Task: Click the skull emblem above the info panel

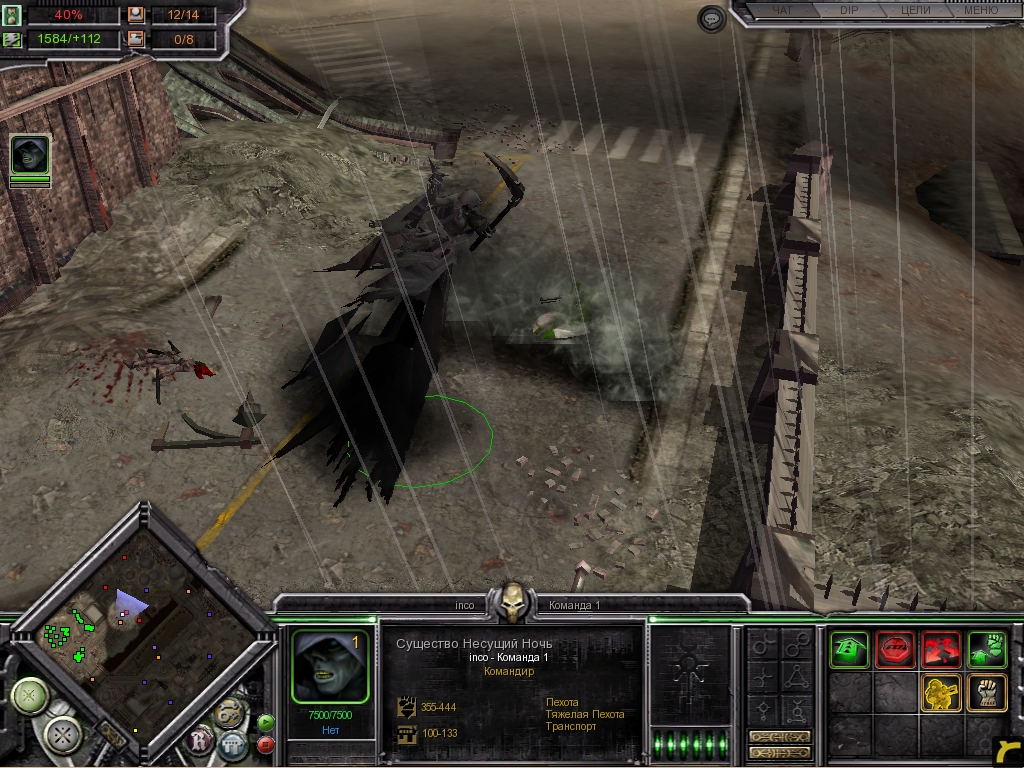Action: pyautogui.click(x=513, y=601)
